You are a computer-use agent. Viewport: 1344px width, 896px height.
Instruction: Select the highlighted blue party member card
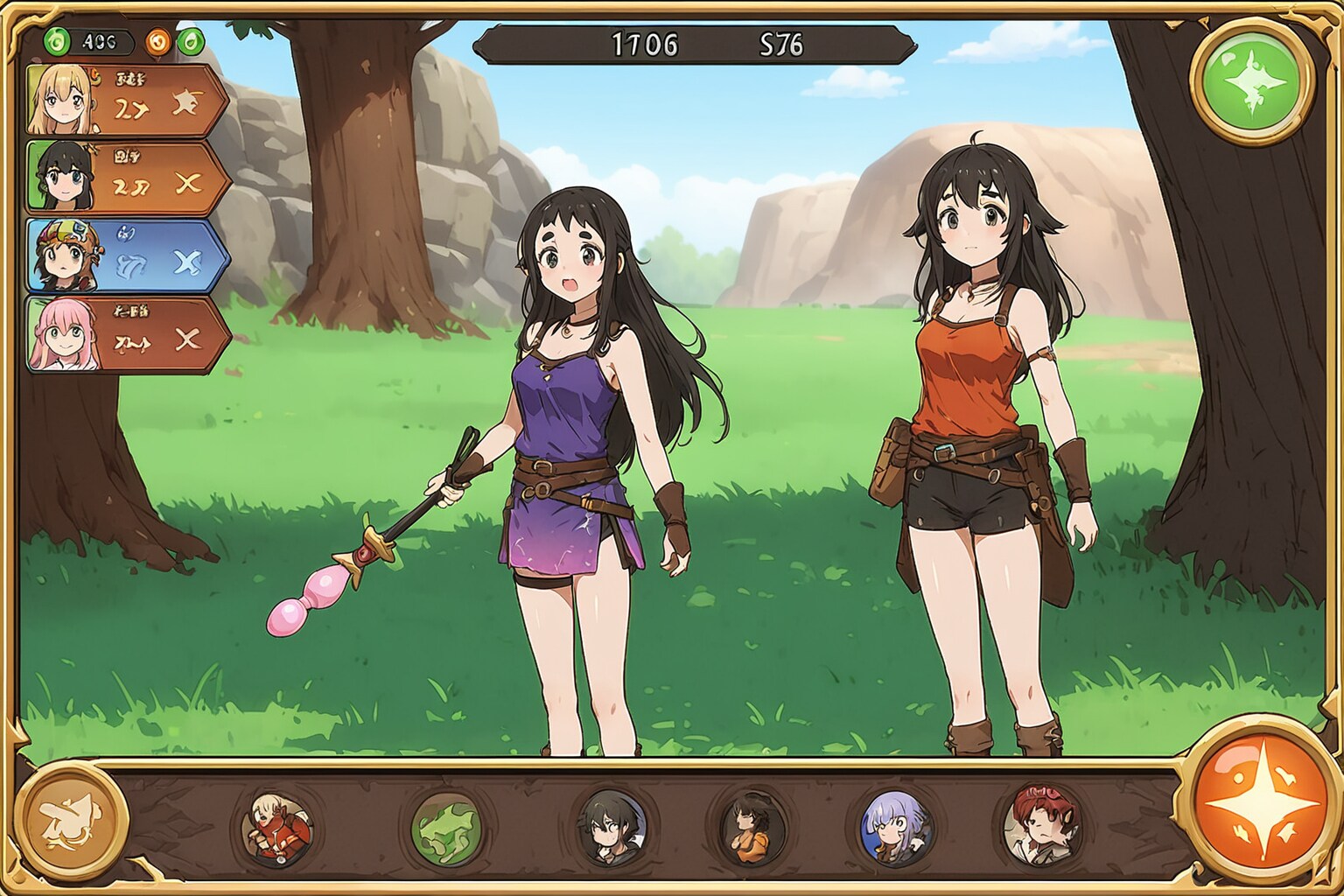(x=127, y=255)
